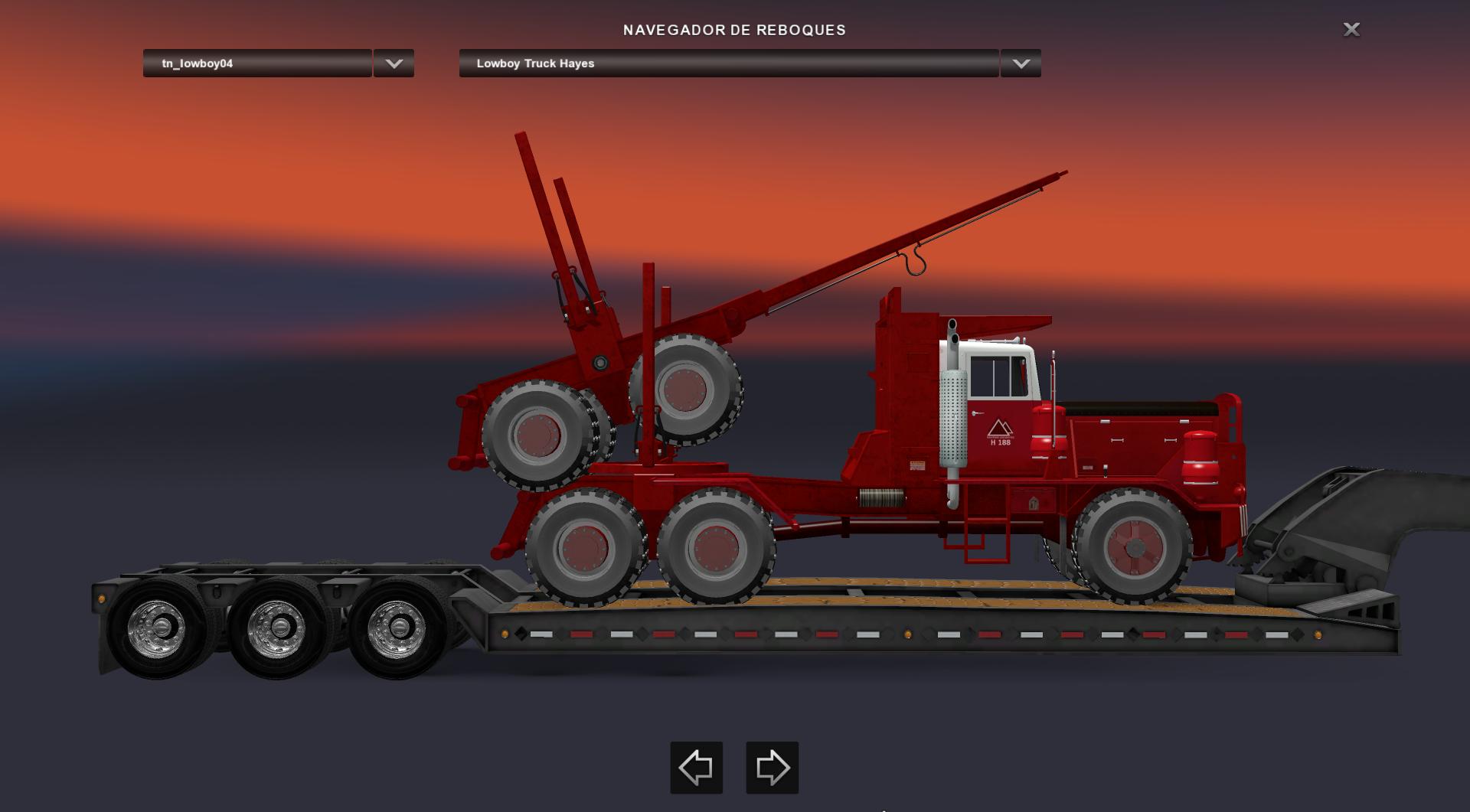Expand the Lowboy Truck Hayes cargo dropdown
Image resolution: width=1470 pixels, height=812 pixels.
[x=1021, y=64]
